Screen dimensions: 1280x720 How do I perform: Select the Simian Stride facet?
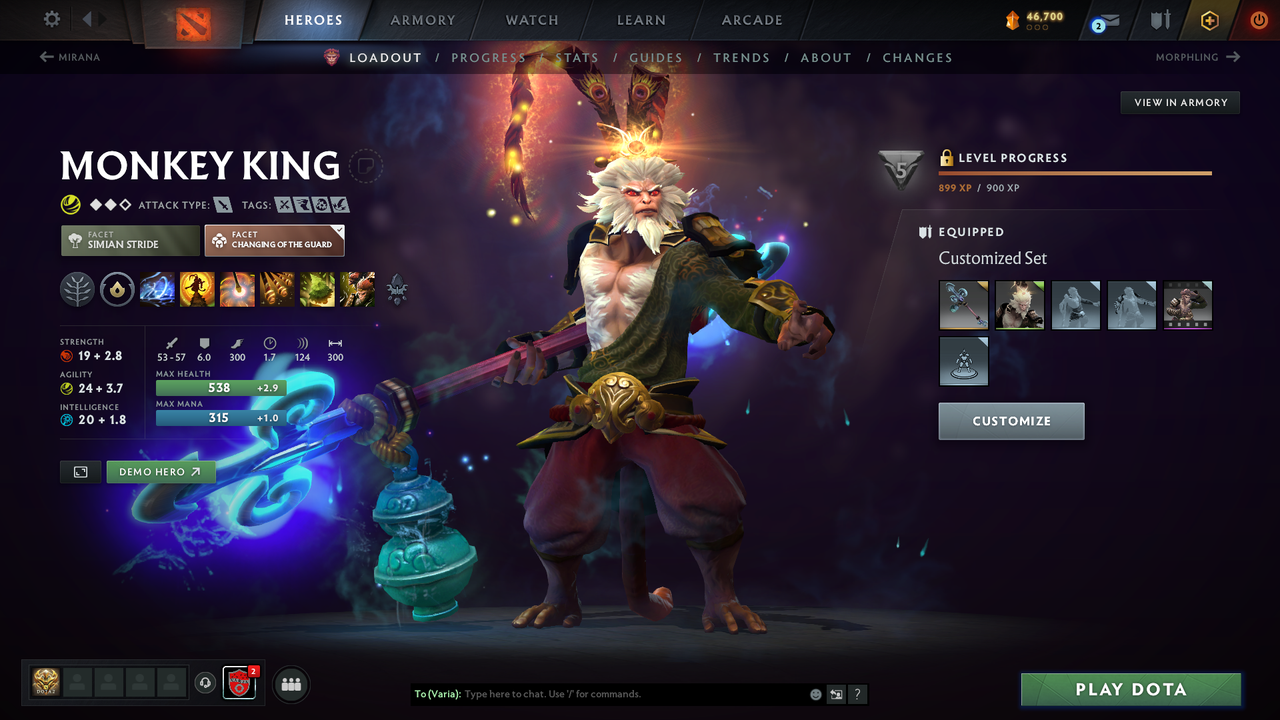pos(129,240)
